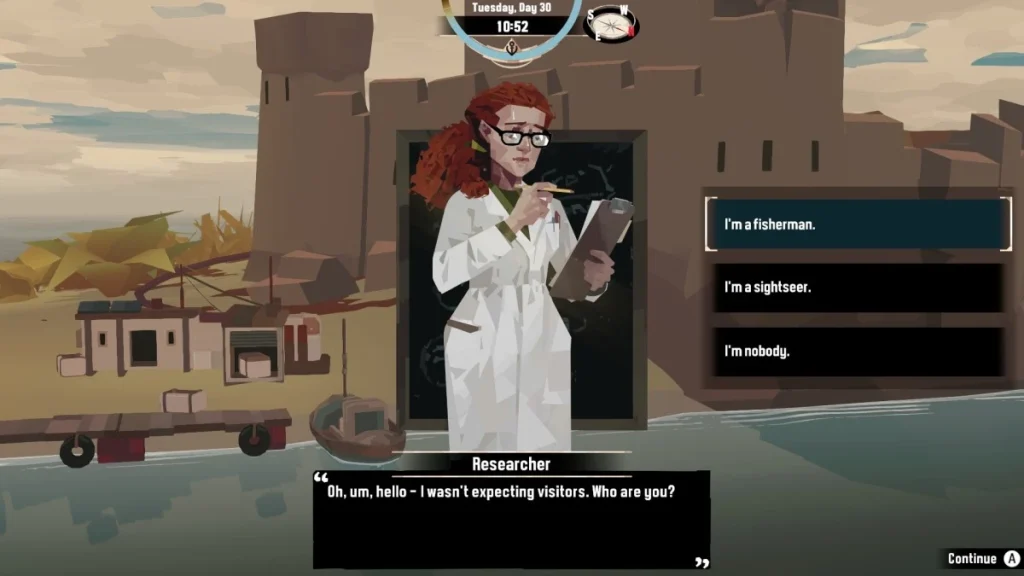This screenshot has width=1024, height=576.
Task: Choose the reply "I'm a fisherman."
Action: 856,224
